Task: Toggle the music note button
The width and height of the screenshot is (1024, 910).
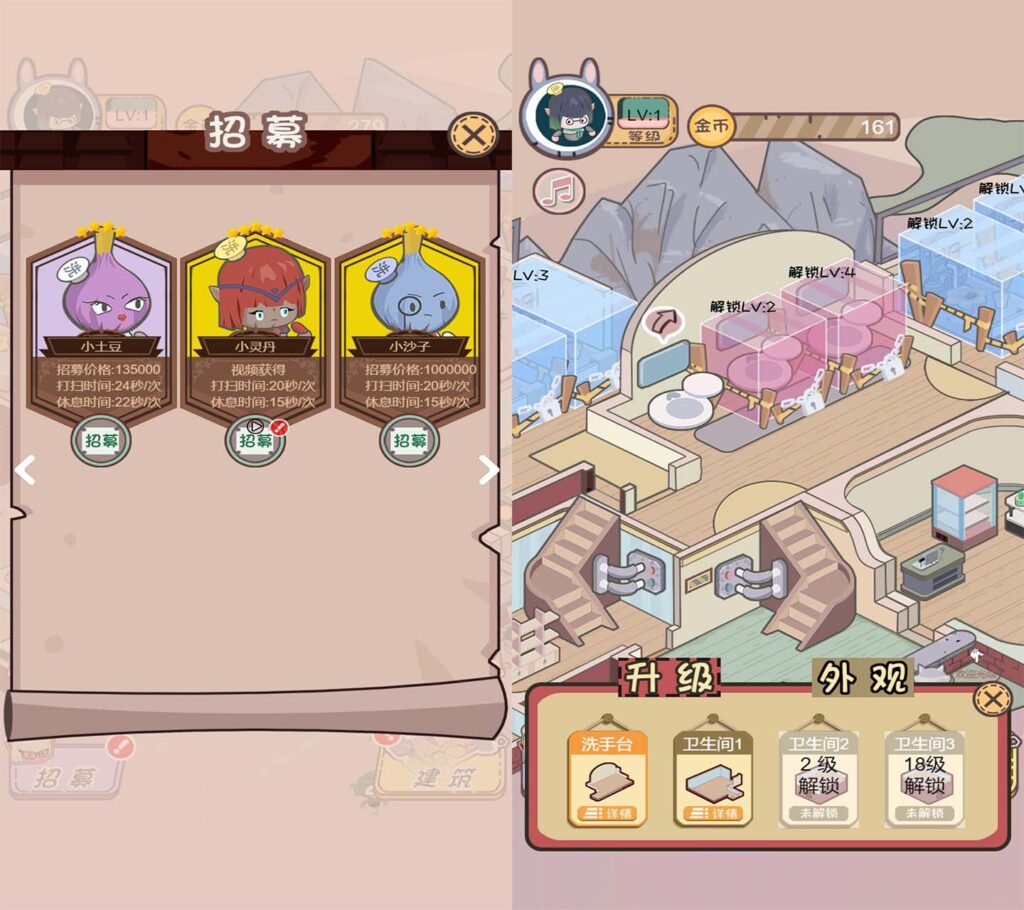Action: pyautogui.click(x=557, y=190)
